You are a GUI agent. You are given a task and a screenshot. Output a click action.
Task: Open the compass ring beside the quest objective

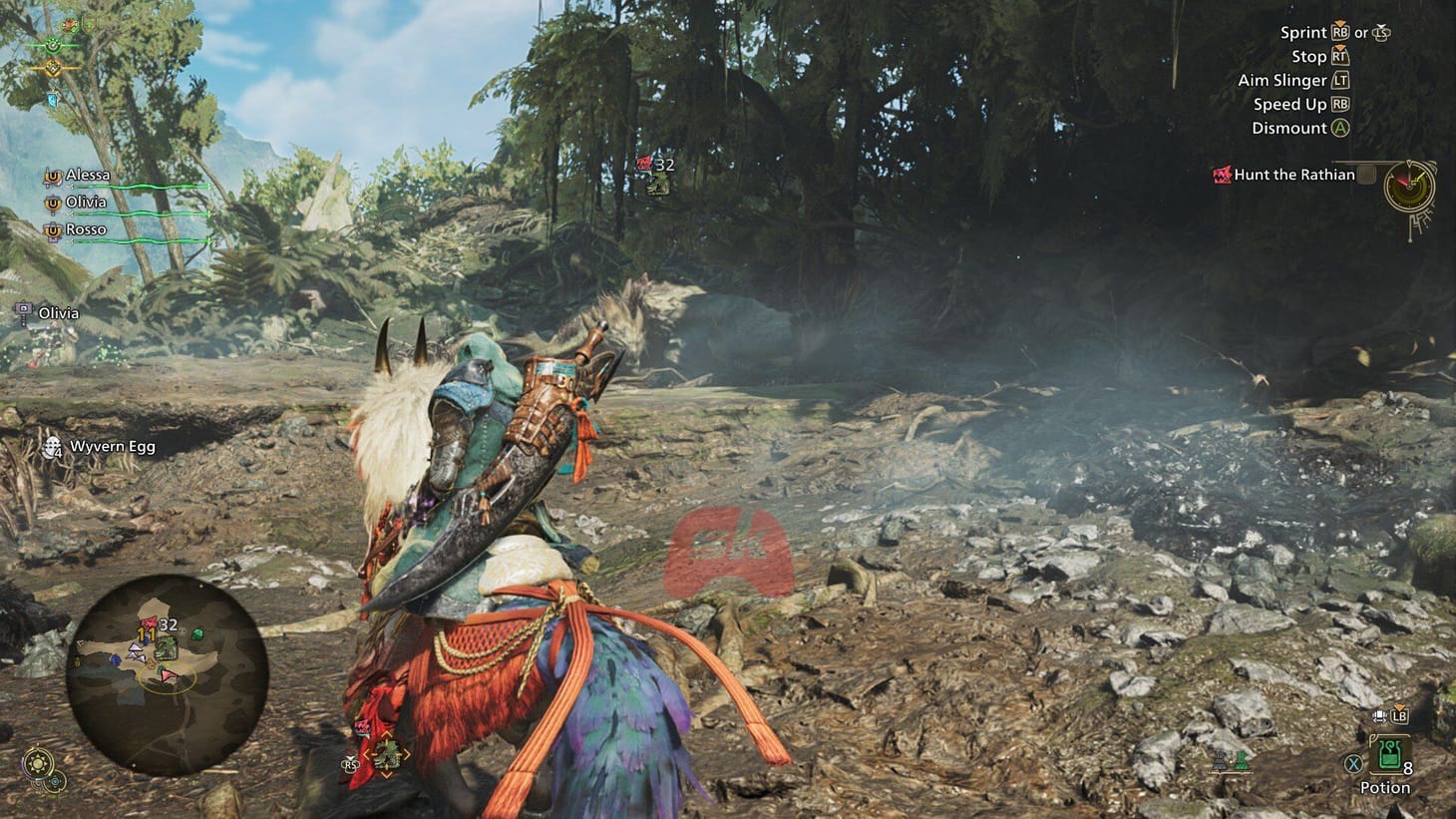1408,187
